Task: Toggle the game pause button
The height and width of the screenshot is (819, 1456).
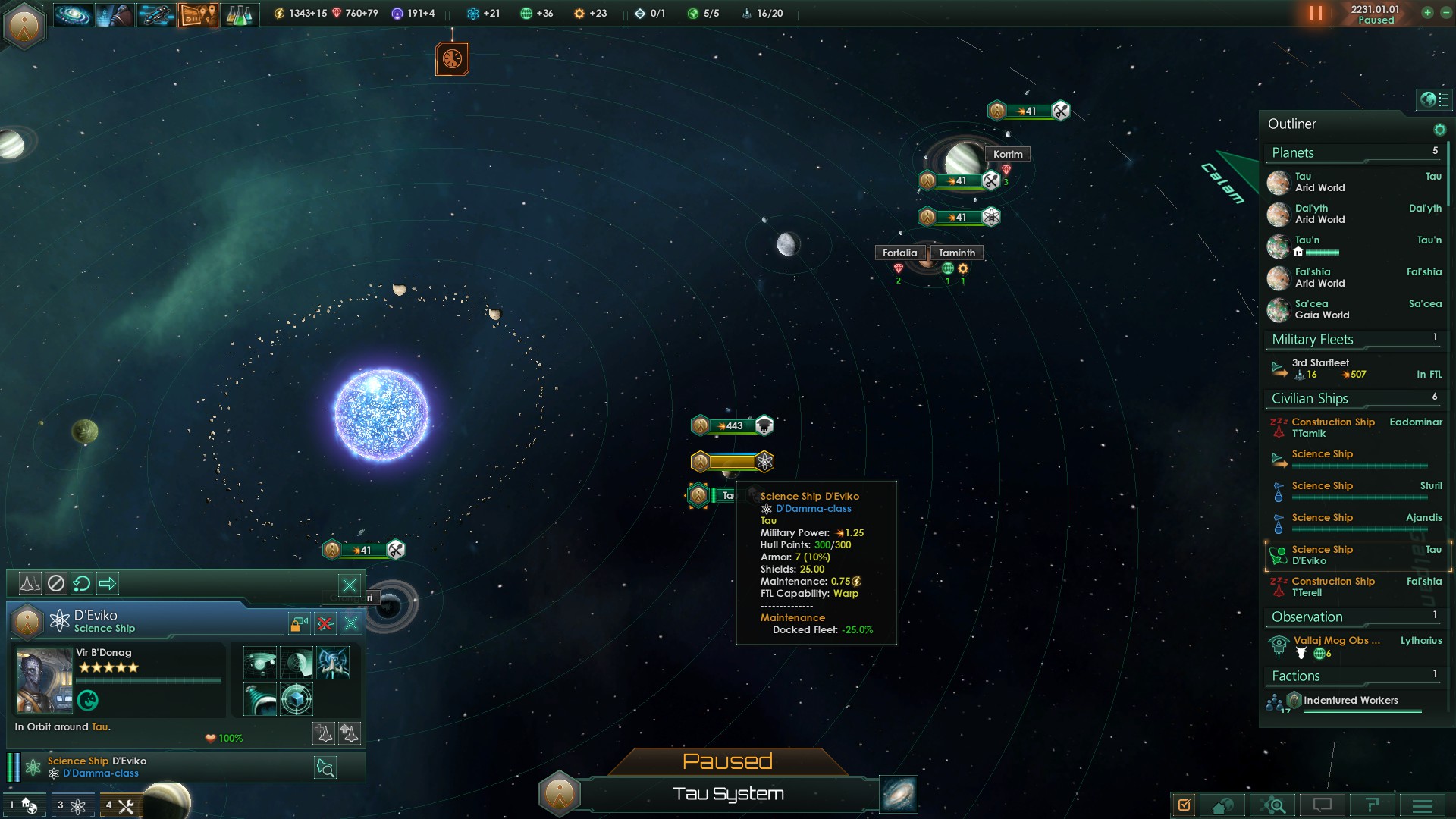Action: point(1316,14)
